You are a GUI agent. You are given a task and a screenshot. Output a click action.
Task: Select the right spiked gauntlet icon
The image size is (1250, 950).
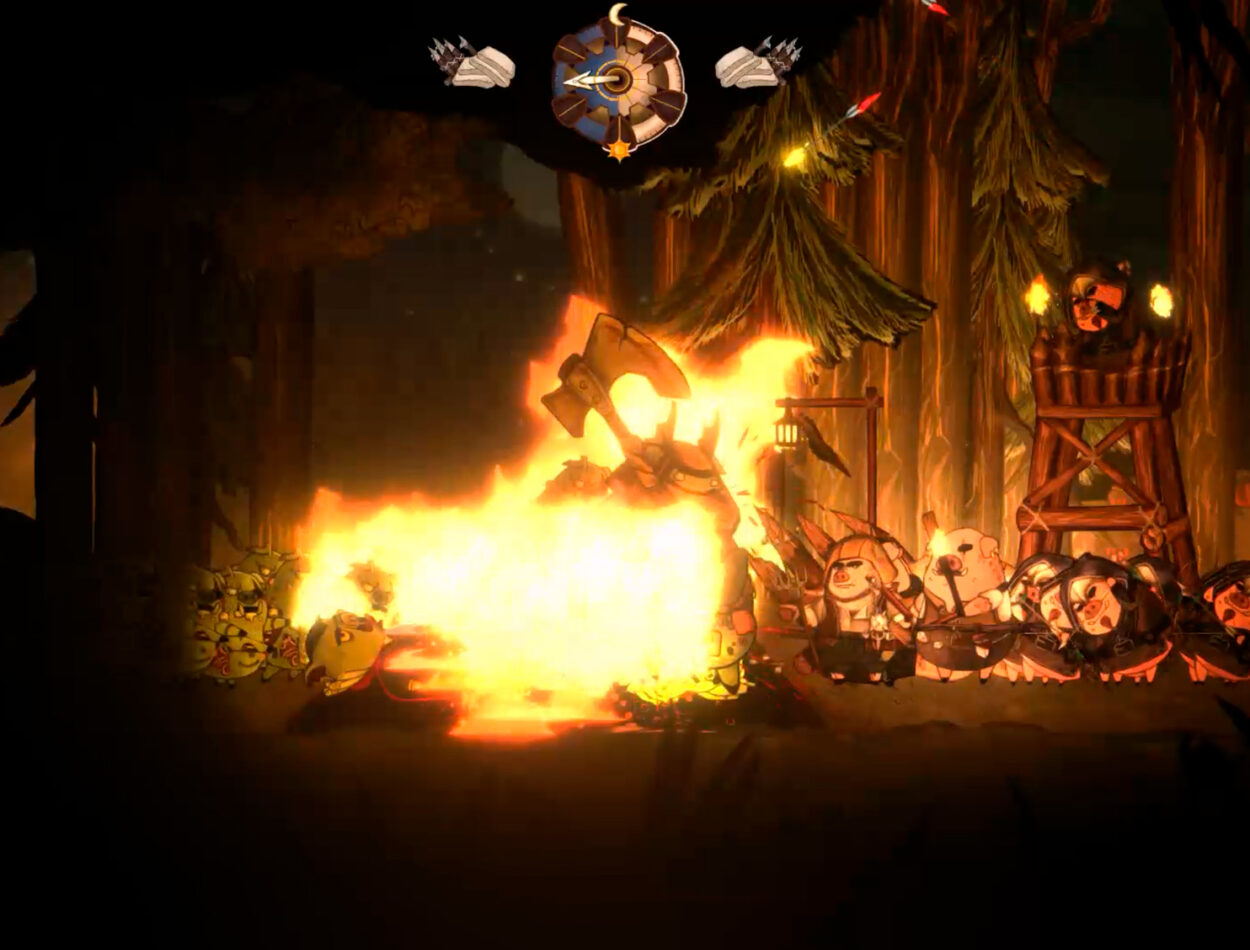tap(757, 63)
